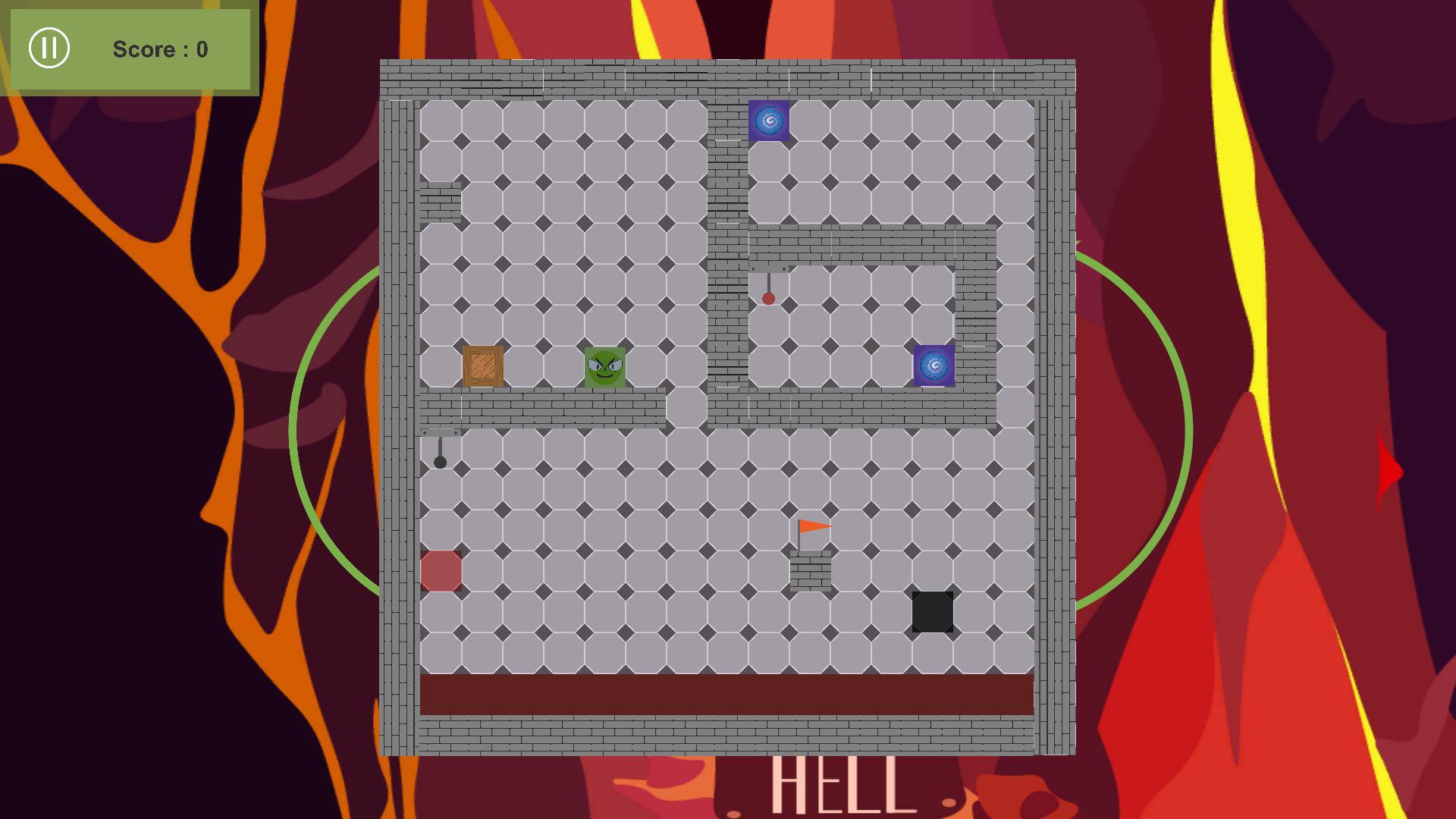Screen dimensions: 1456x819
Task: Toggle pause by clicking the pause bars
Action: pos(49,49)
